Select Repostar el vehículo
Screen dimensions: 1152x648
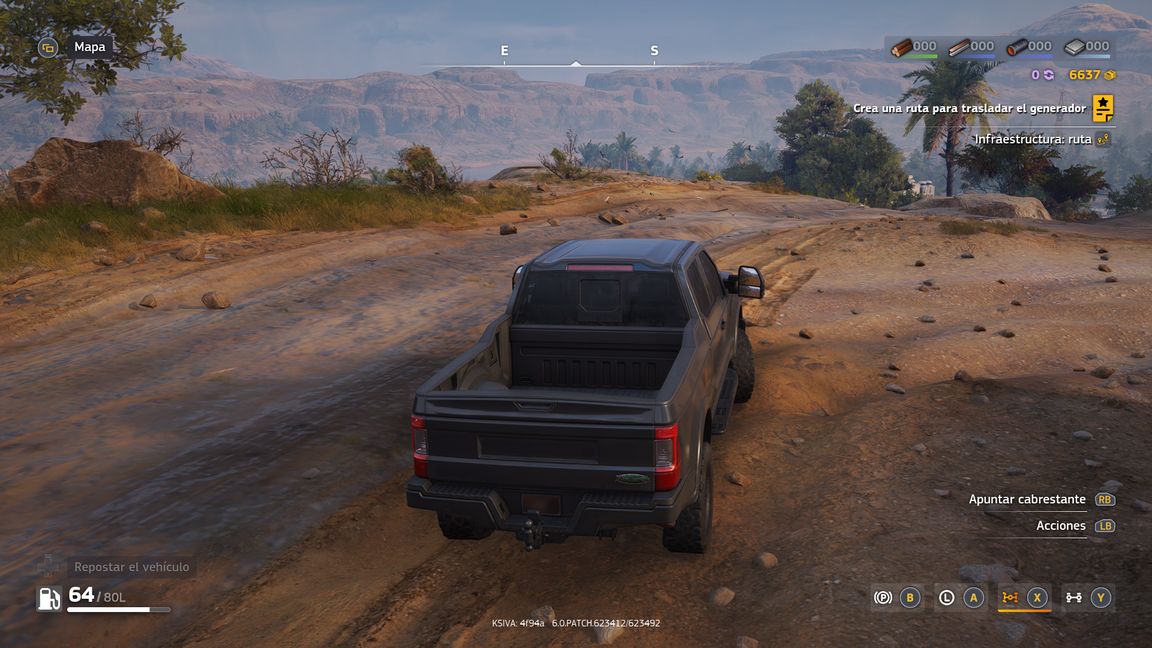(131, 567)
